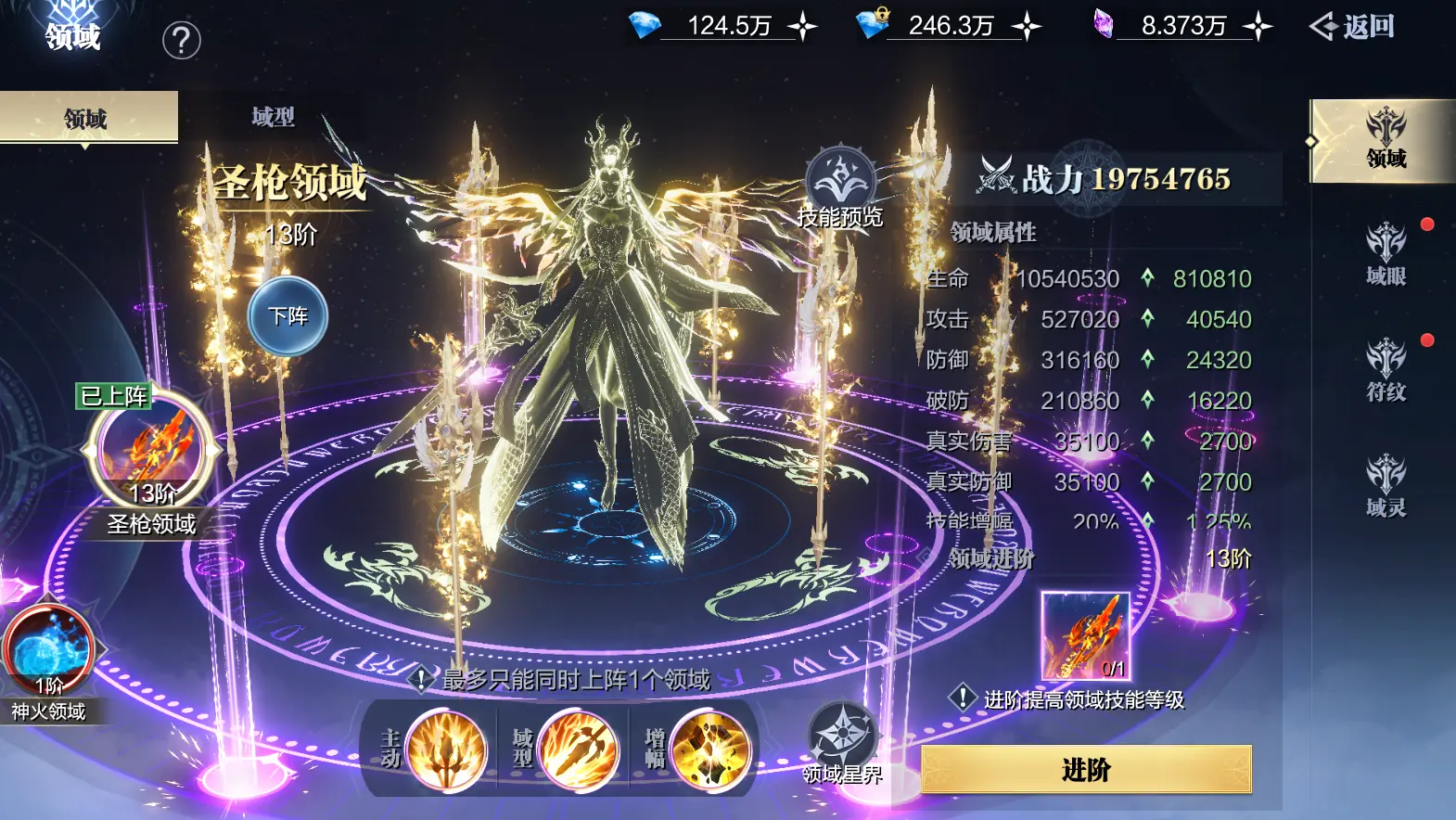
Task: Open the 域眼 panel with red notification dot
Action: (1383, 252)
